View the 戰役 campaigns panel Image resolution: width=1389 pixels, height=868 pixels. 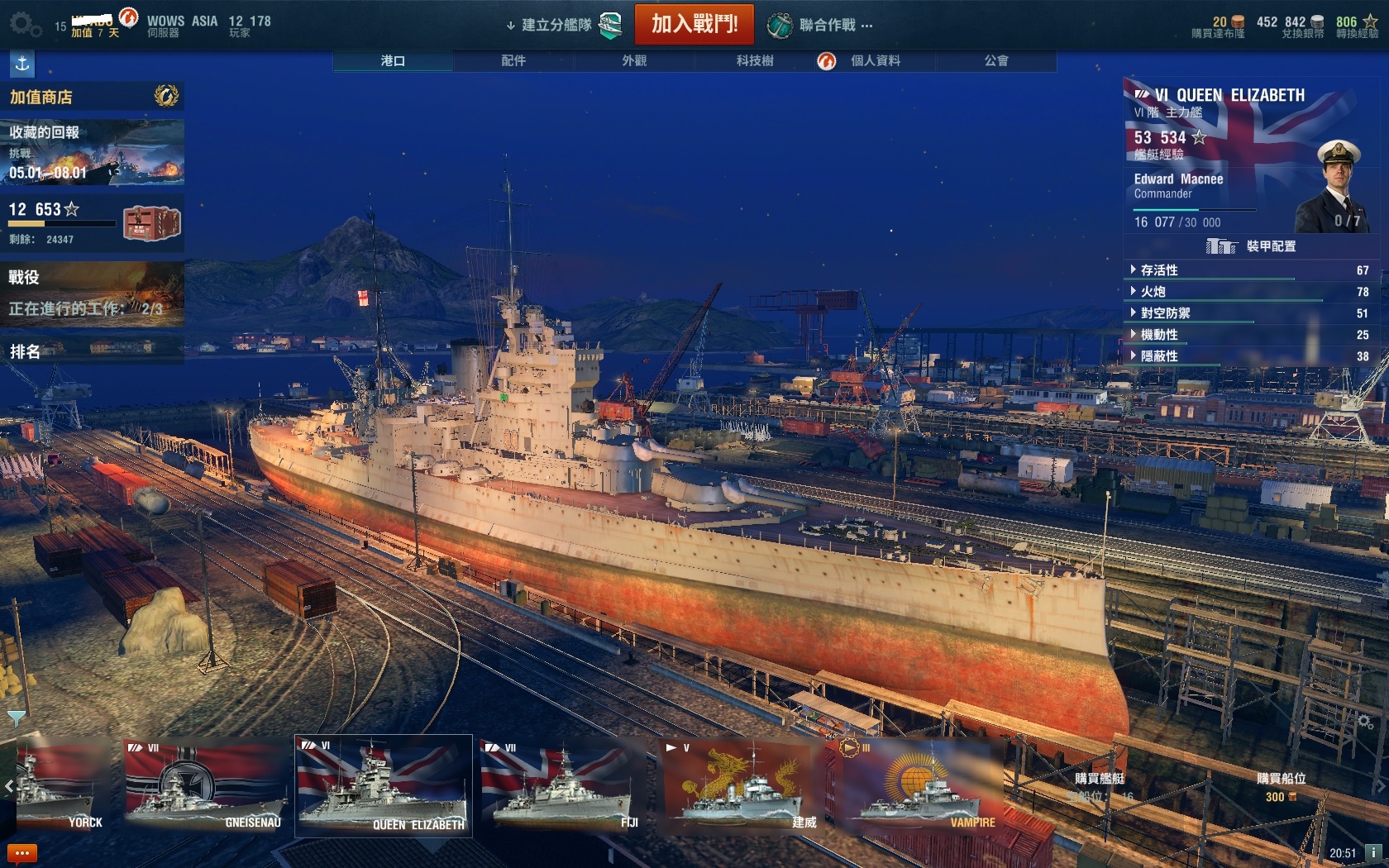pyautogui.click(x=91, y=293)
